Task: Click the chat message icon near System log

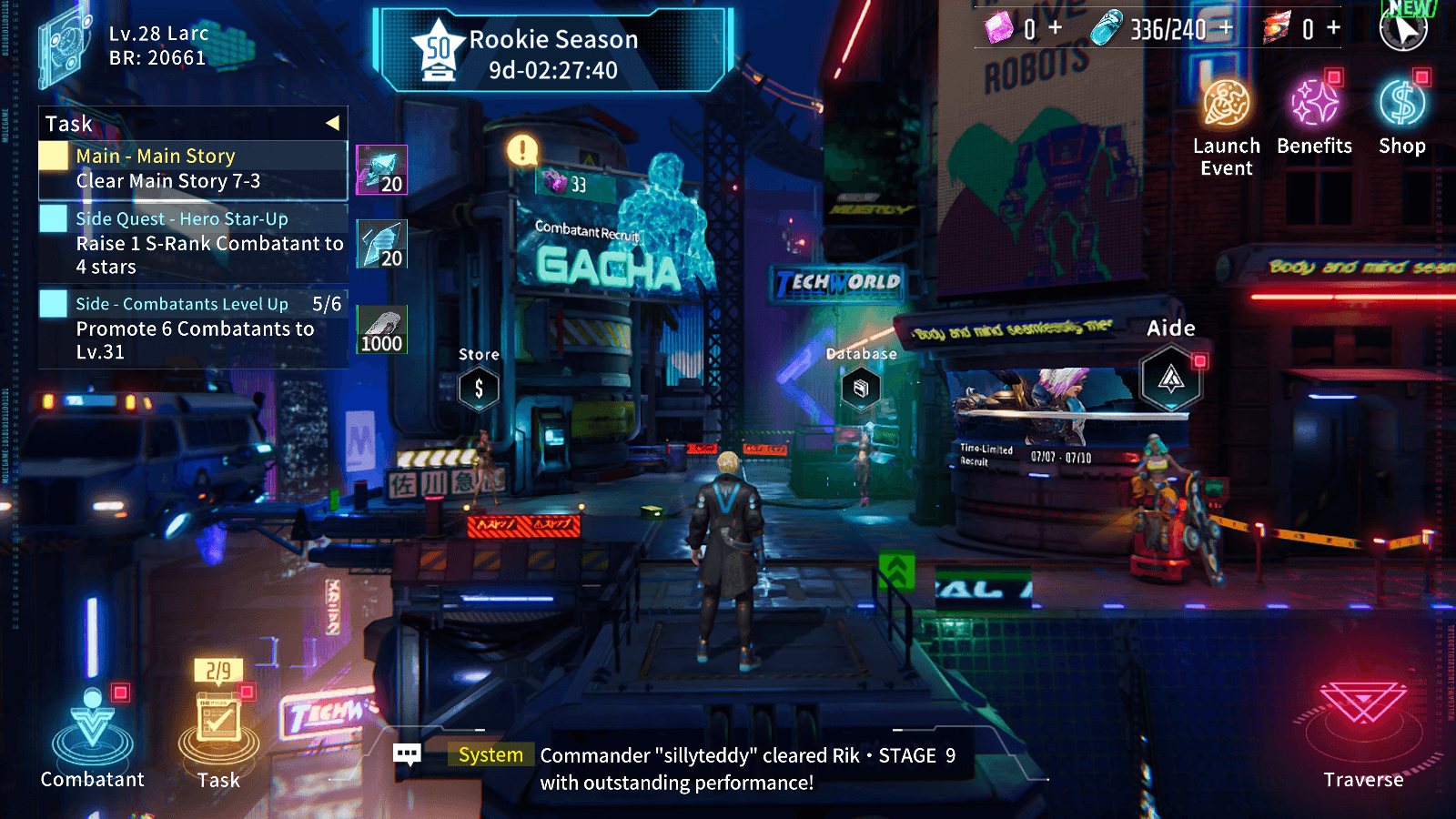Action: [x=408, y=754]
